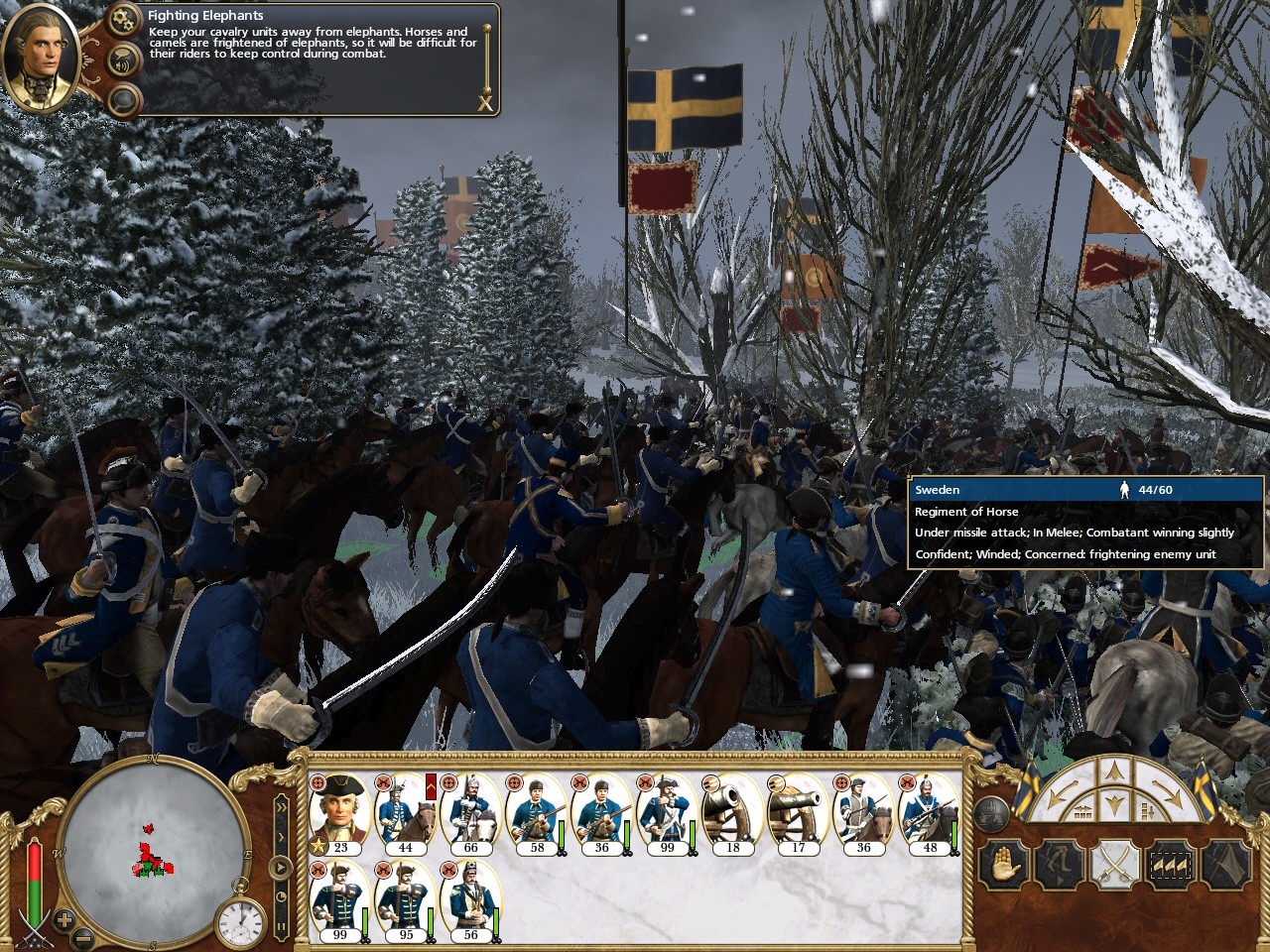Pause the battle

point(281,927)
